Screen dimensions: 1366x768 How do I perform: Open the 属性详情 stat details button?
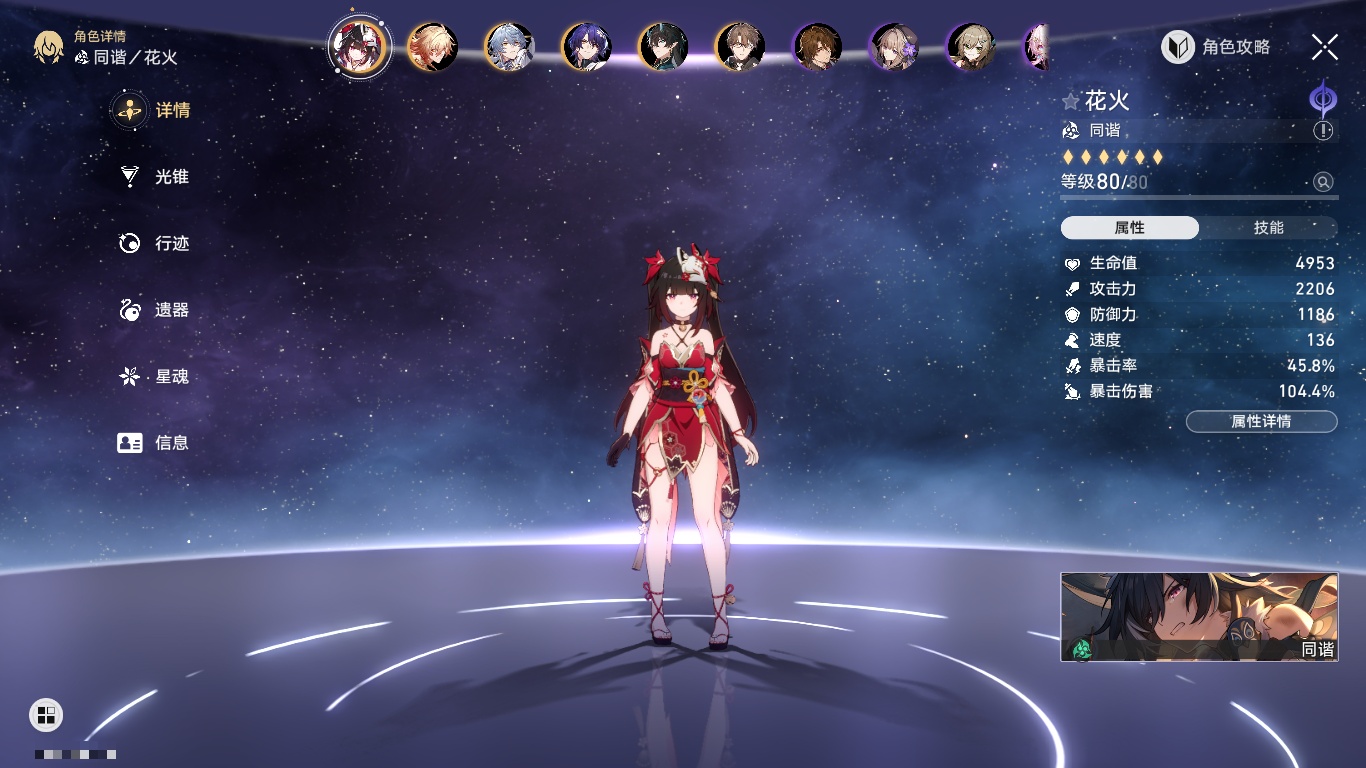pos(1261,422)
